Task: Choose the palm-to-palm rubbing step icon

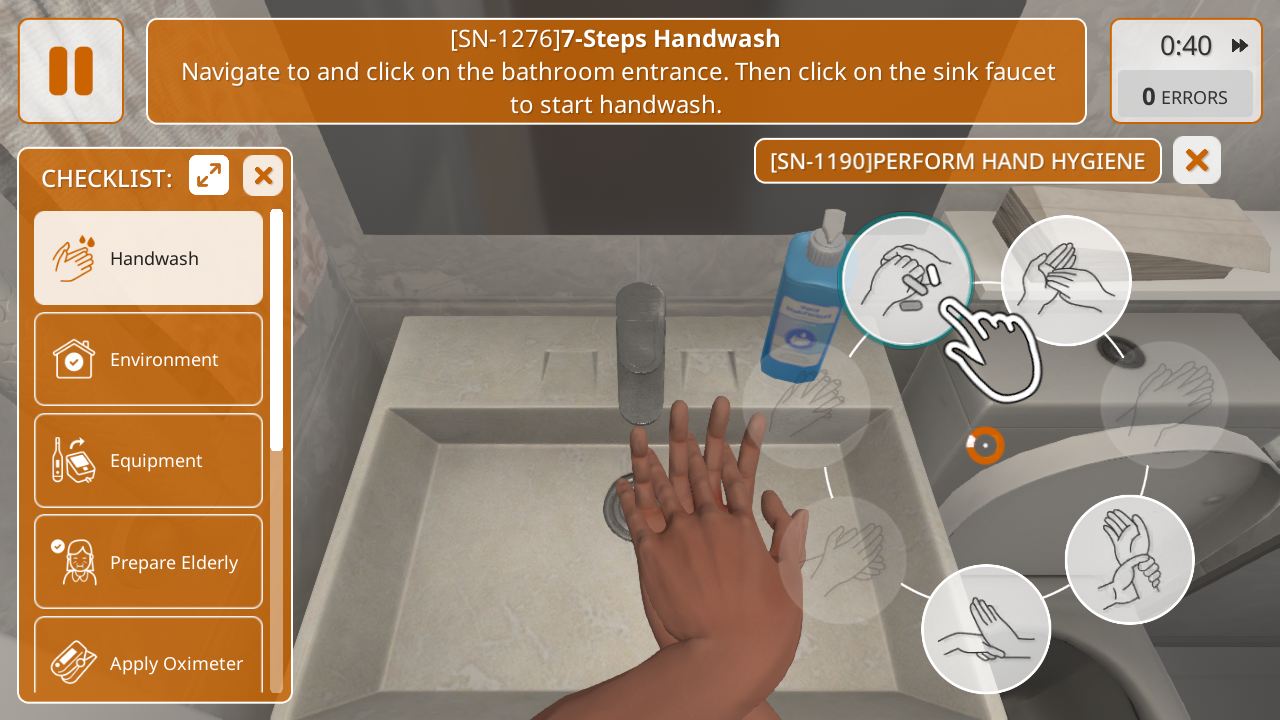Action: pyautogui.click(x=1066, y=280)
